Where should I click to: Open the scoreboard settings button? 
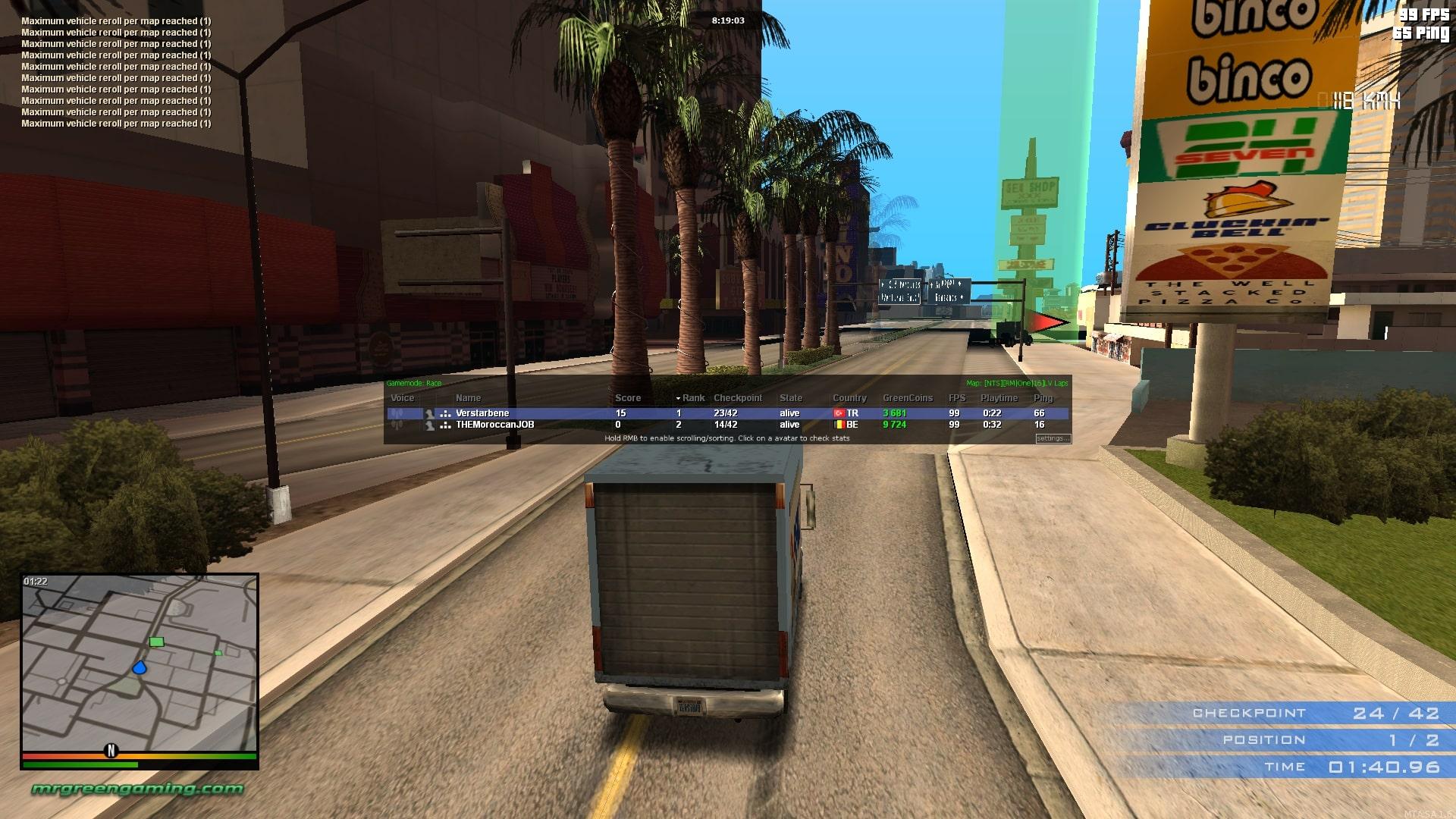(x=1053, y=438)
